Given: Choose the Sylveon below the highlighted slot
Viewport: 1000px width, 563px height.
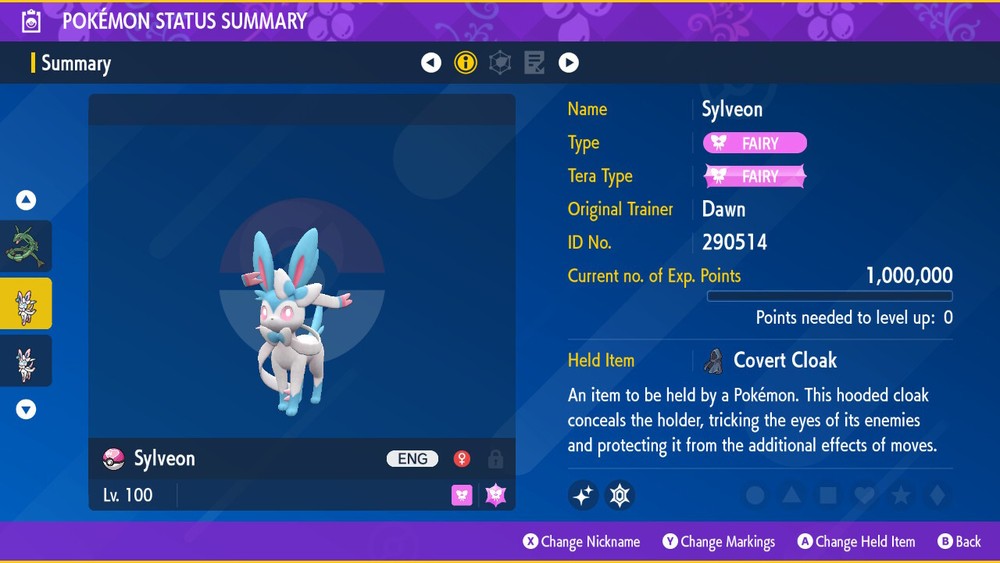Looking at the screenshot, I should [x=26, y=360].
